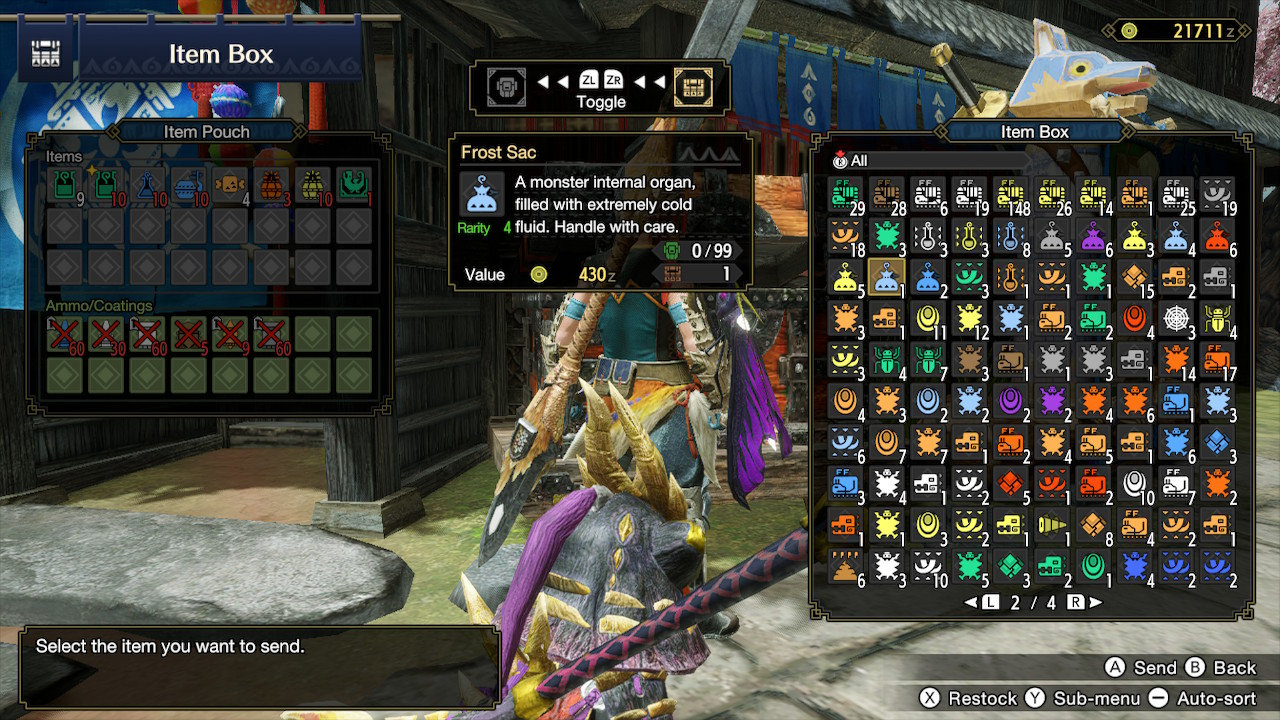Switch to the item pouch toggle icon
The height and width of the screenshot is (720, 1280).
(x=505, y=88)
